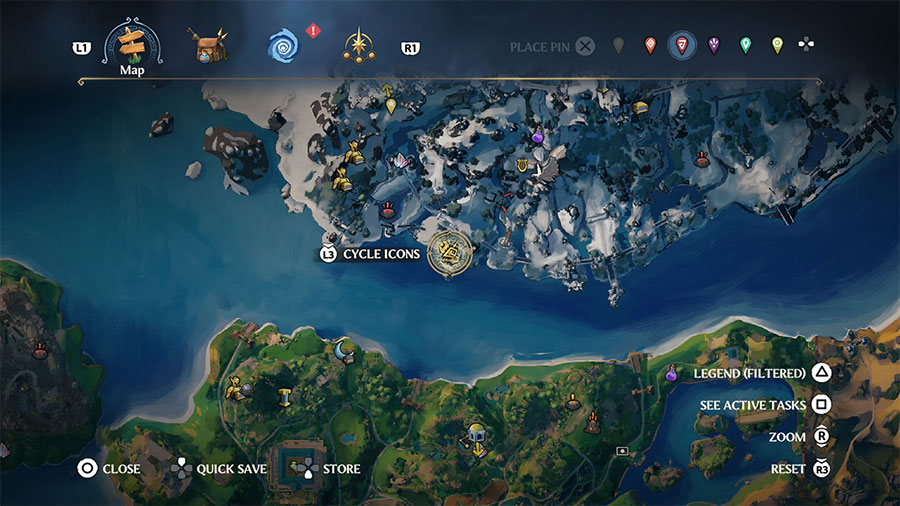Choose the orange map pin
900x506 pixels.
pyautogui.click(x=650, y=45)
